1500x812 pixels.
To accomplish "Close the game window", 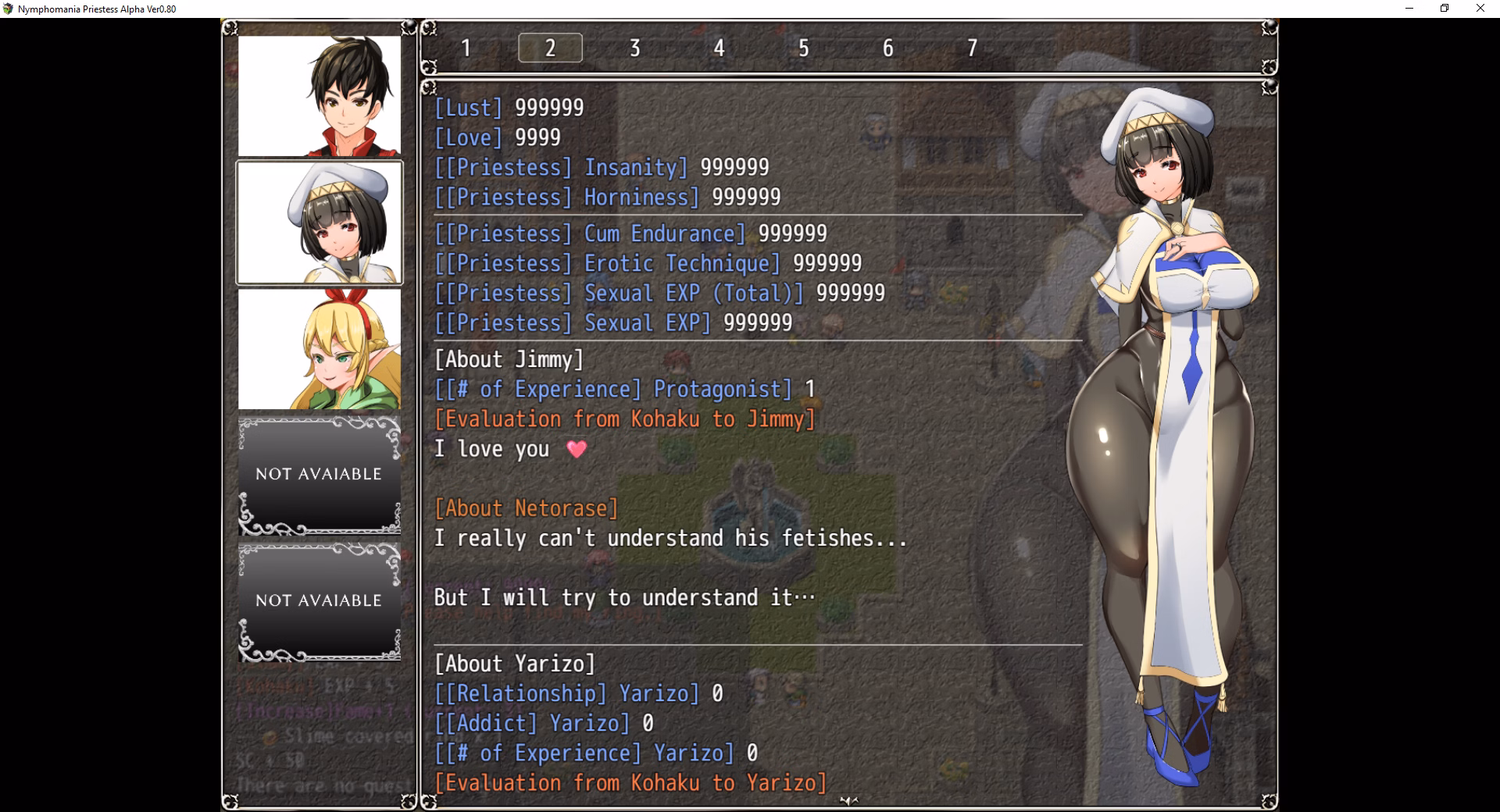I will click(x=1480, y=9).
